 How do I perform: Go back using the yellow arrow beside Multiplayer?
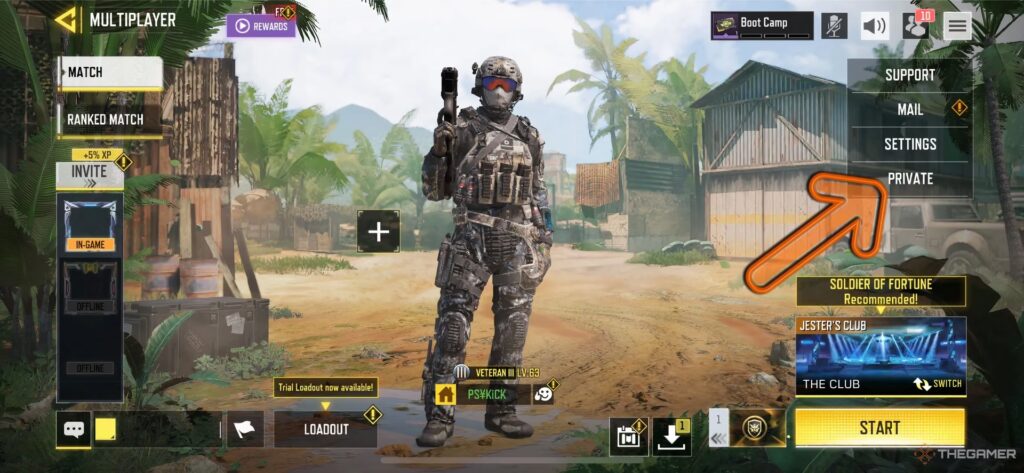coord(68,19)
